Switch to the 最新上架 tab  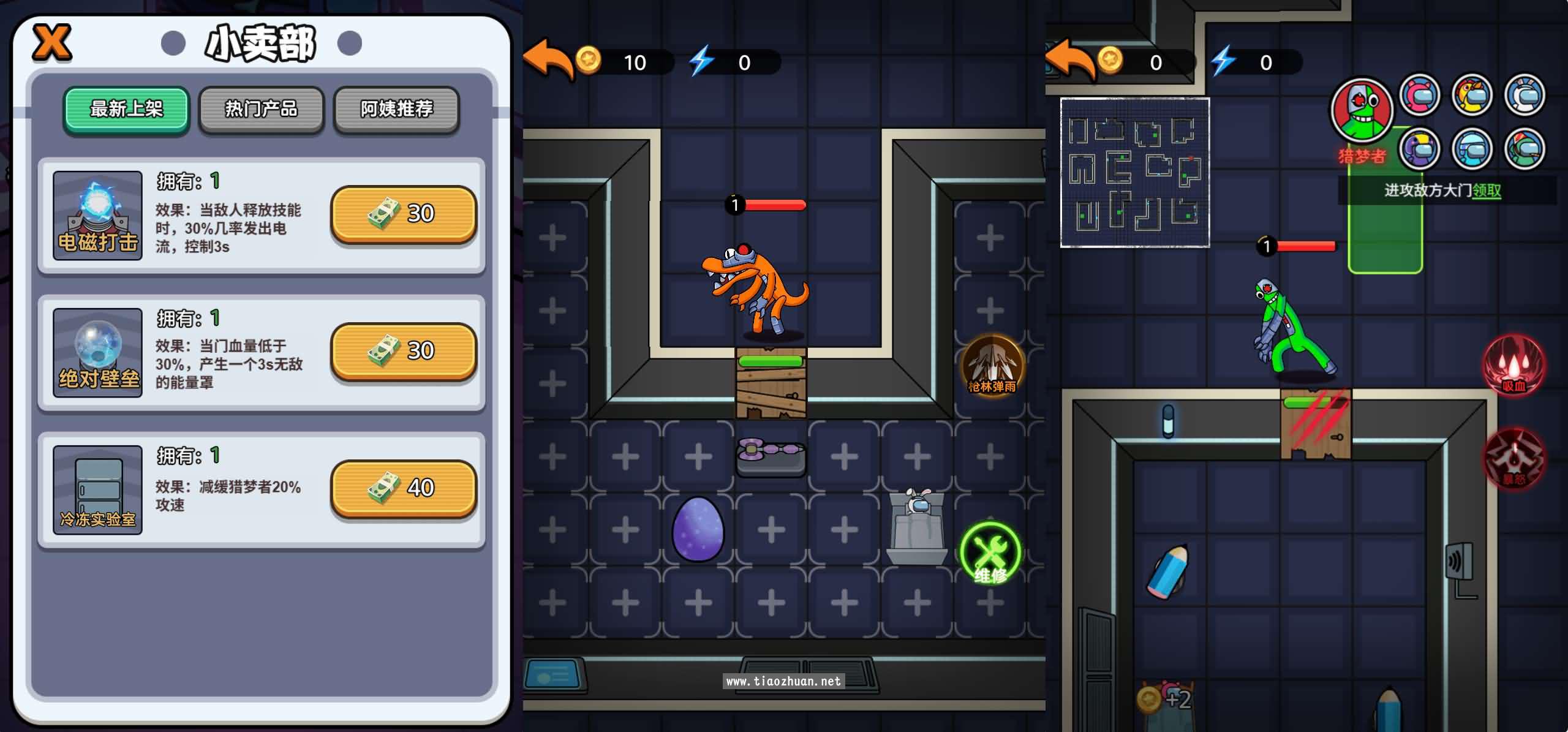click(127, 110)
